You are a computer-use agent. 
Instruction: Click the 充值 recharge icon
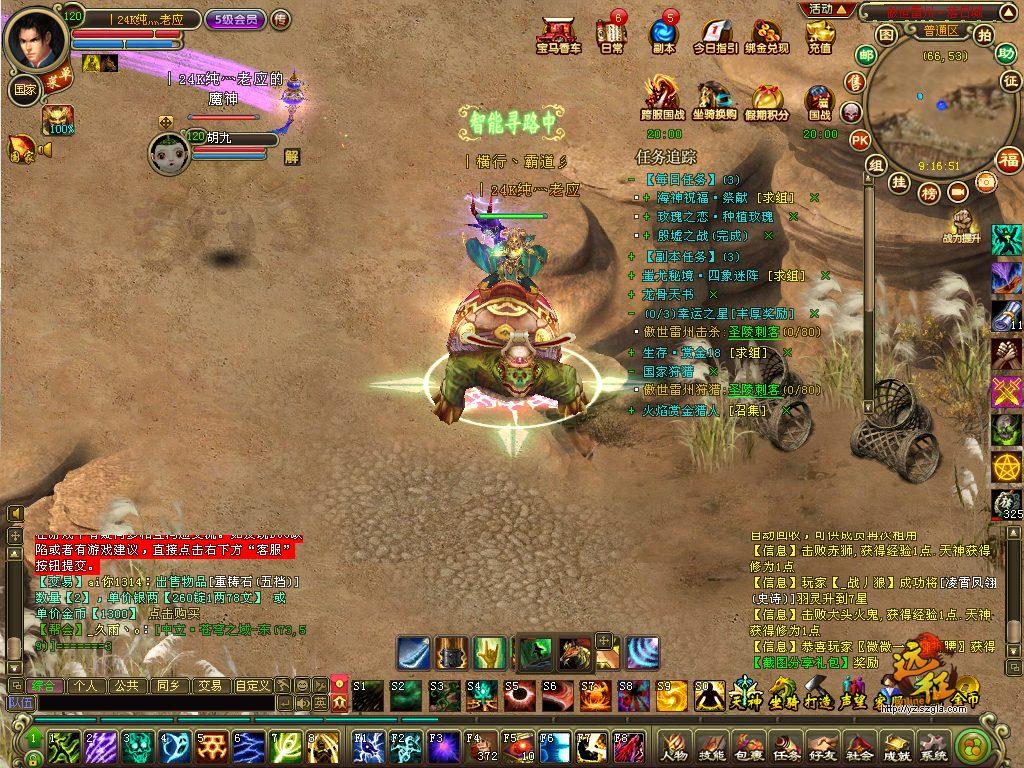coord(820,35)
